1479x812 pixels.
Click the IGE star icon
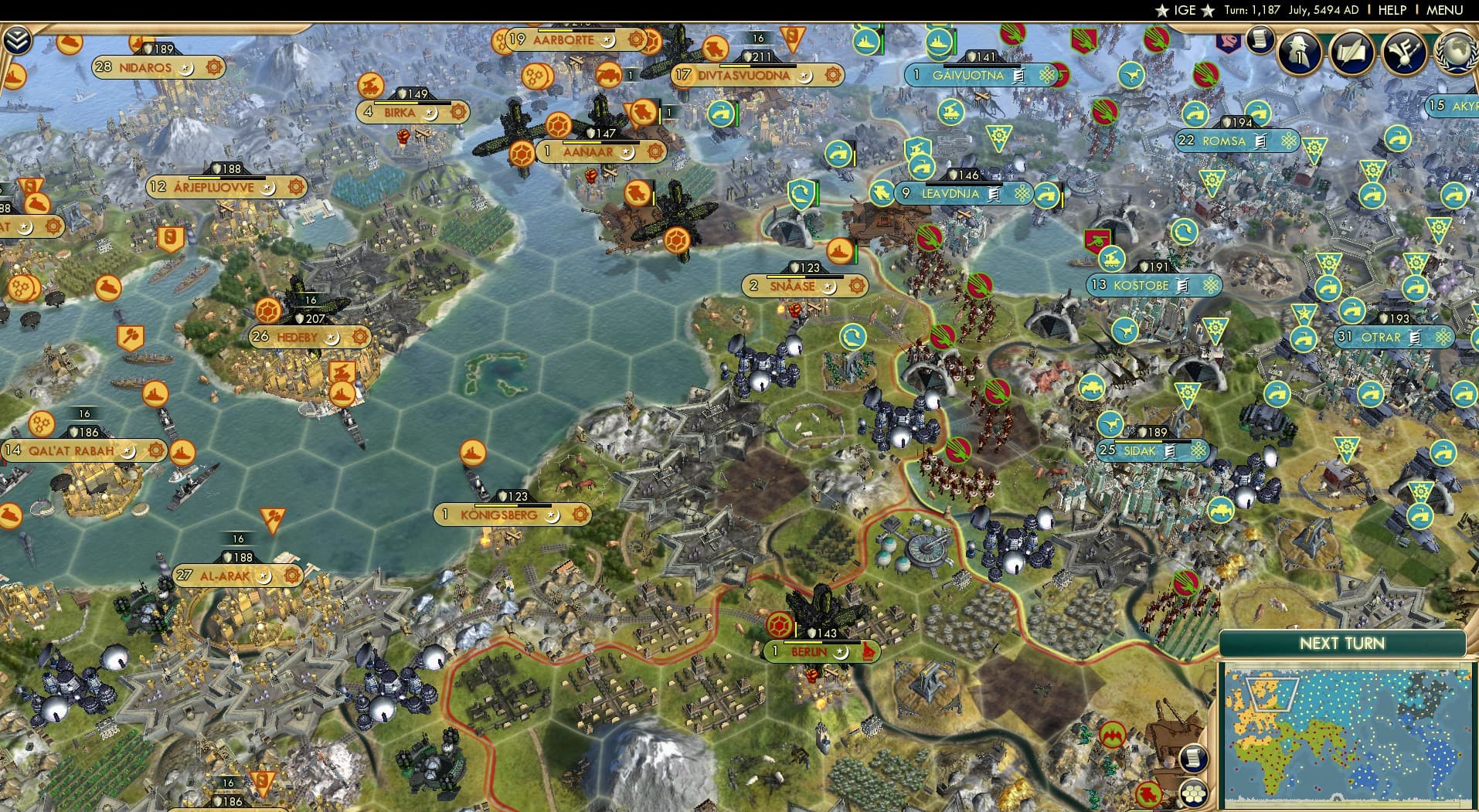coord(1162,10)
